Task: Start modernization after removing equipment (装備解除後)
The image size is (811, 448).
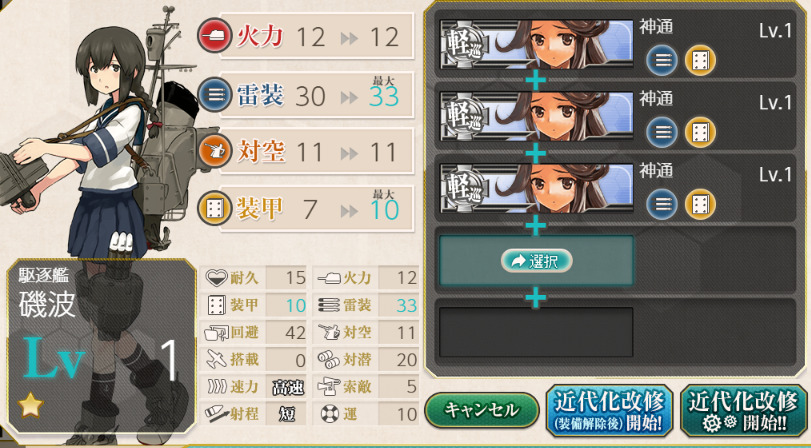Action: click(x=609, y=411)
